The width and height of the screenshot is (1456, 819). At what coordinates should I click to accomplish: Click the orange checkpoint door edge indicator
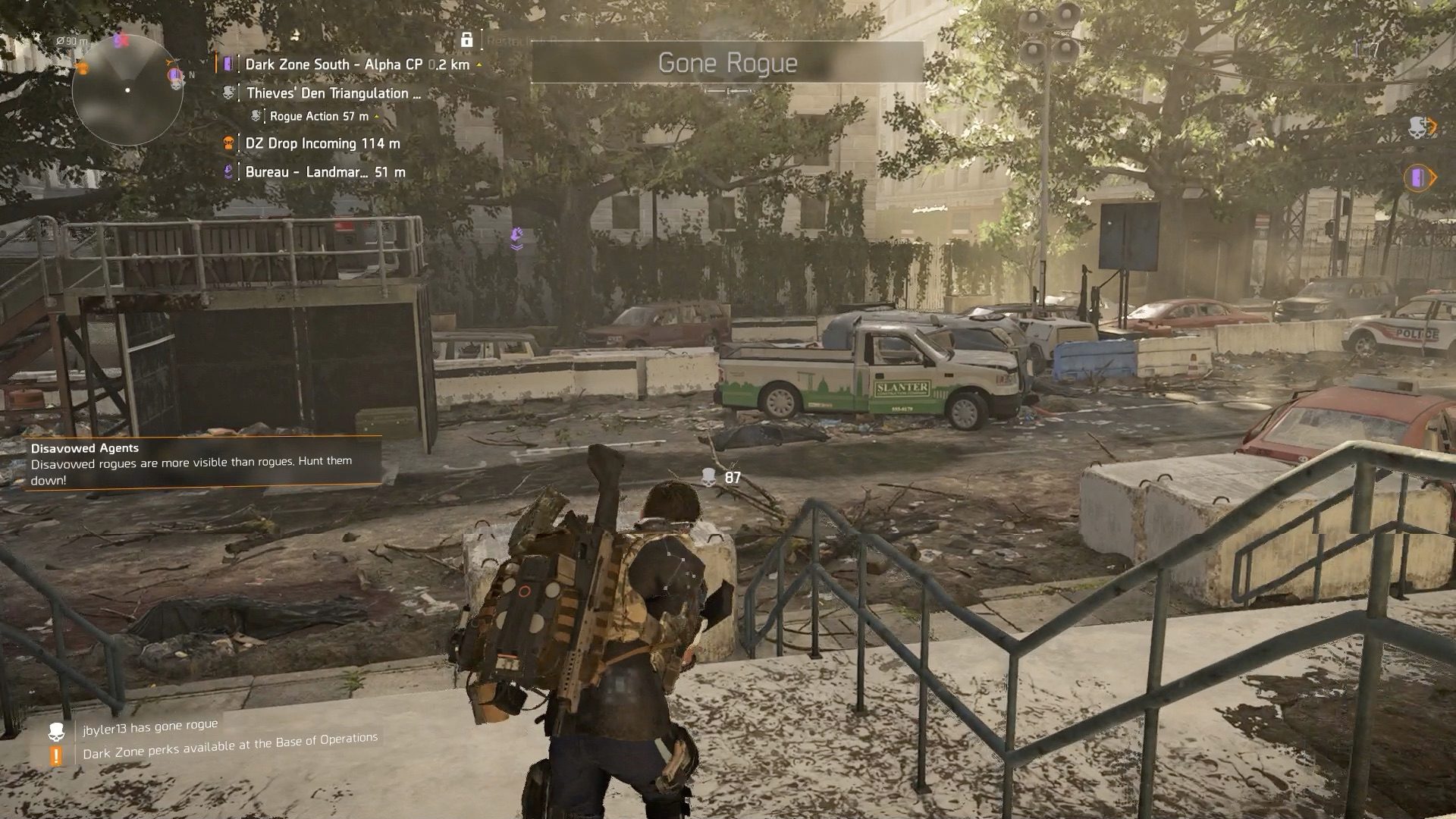[x=1419, y=178]
